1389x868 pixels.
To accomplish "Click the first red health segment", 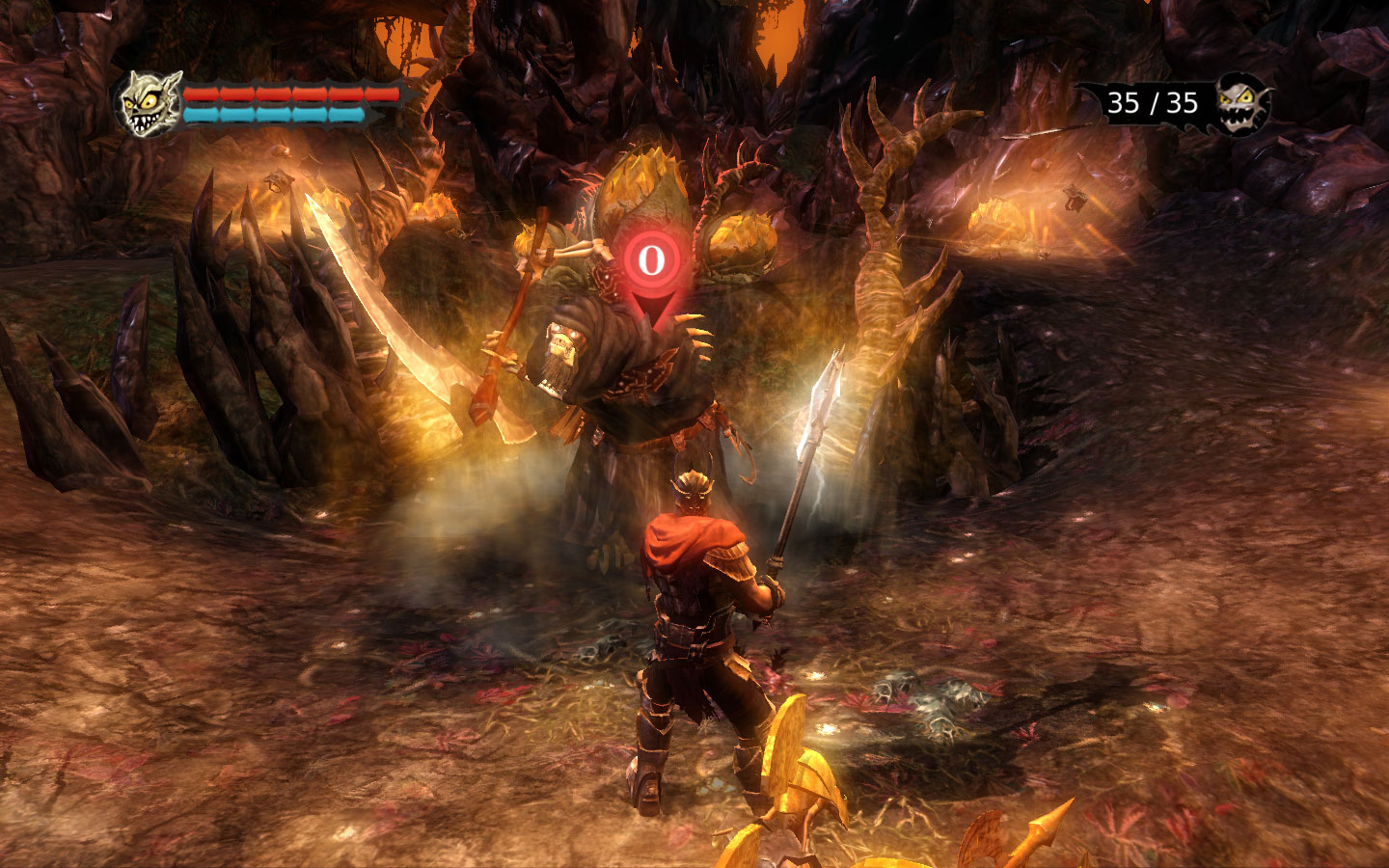I will click(x=200, y=94).
